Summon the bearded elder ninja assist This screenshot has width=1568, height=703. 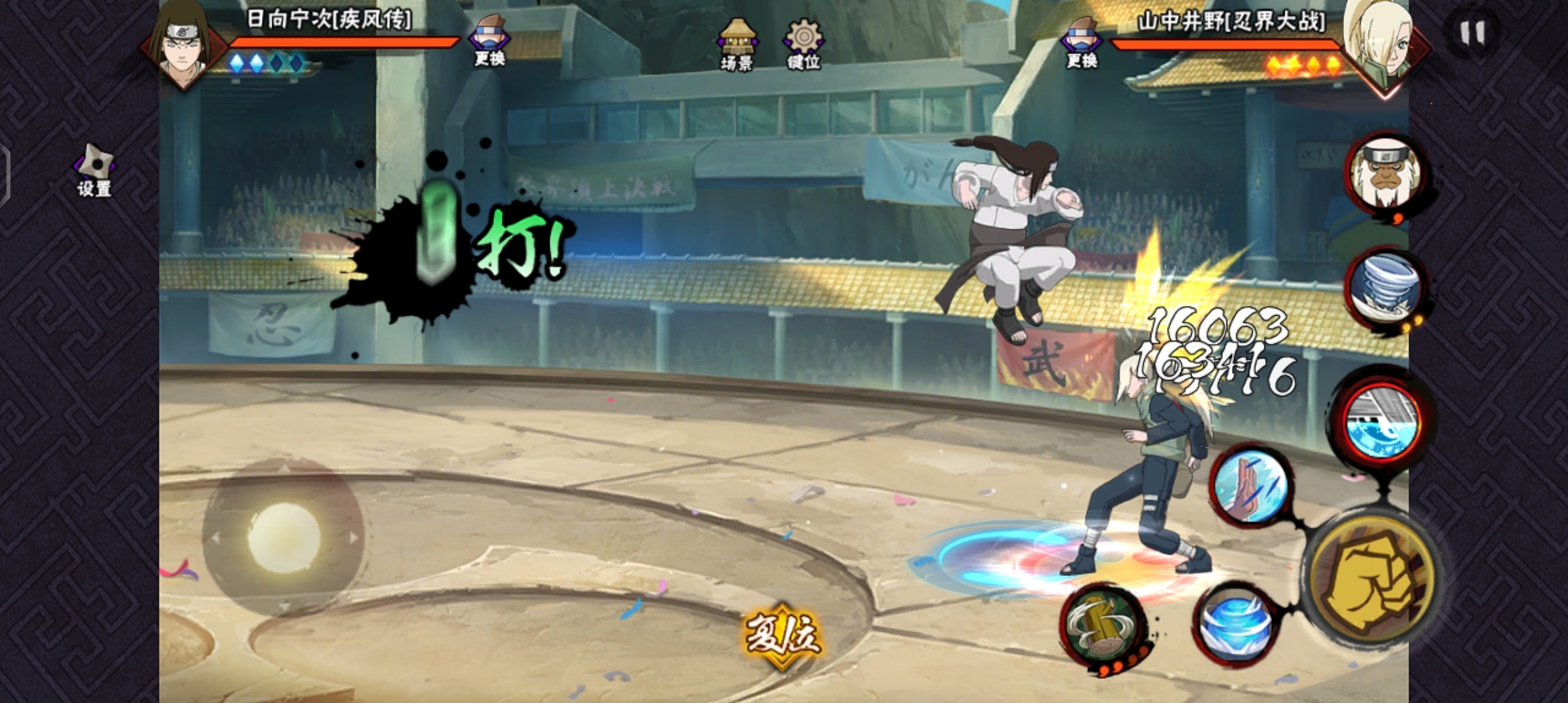point(1386,173)
